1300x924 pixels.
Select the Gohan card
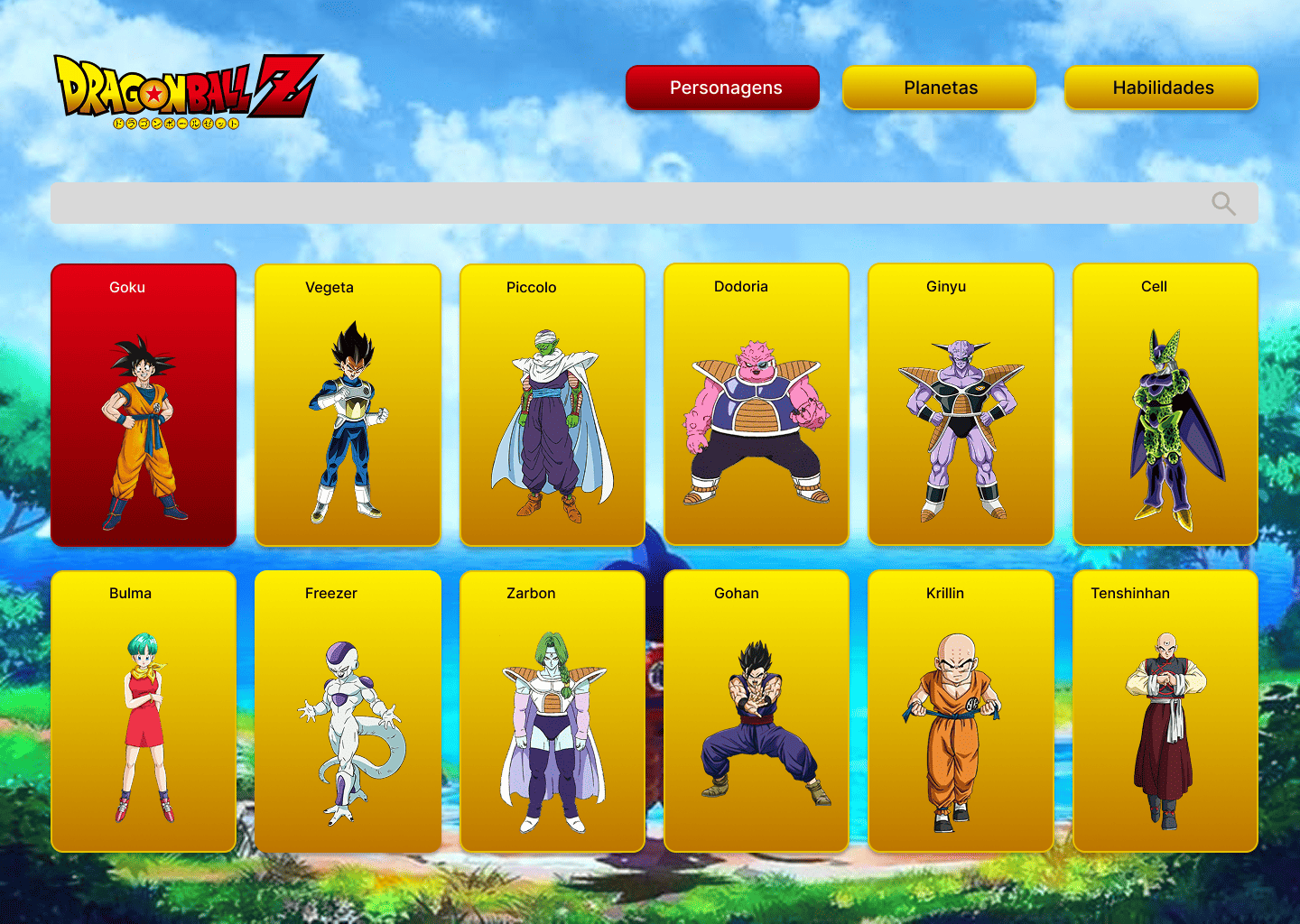click(x=756, y=710)
